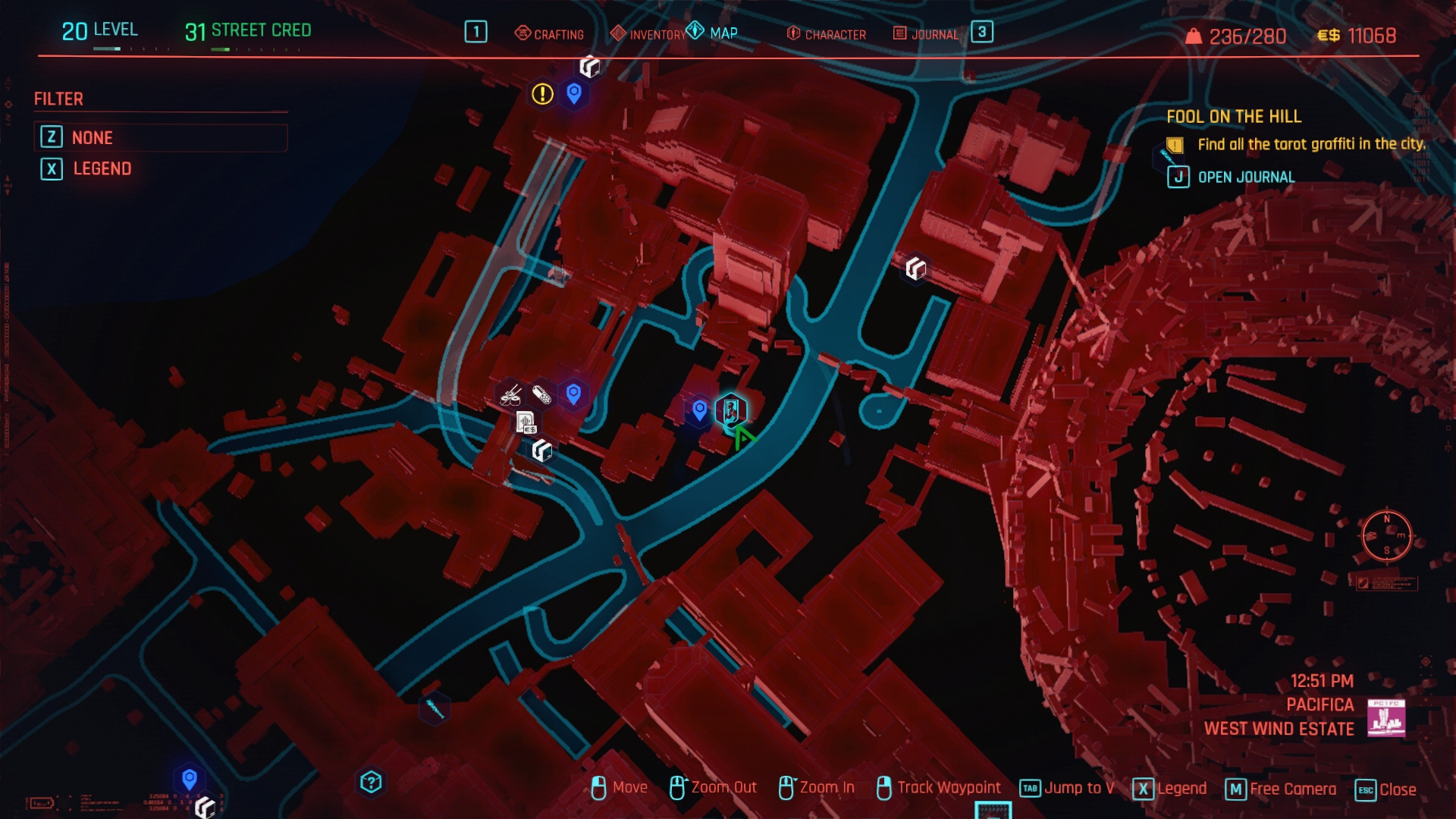This screenshot has width=1456, height=819.
Task: Select the highlighted tarot card map marker
Action: point(731,410)
